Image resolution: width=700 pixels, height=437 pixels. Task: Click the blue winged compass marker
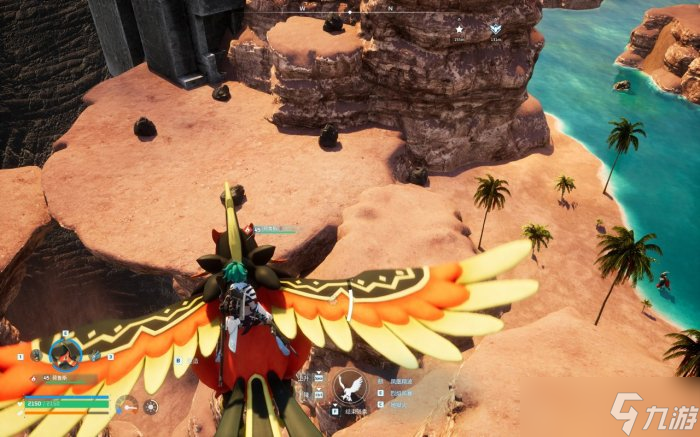point(495,29)
